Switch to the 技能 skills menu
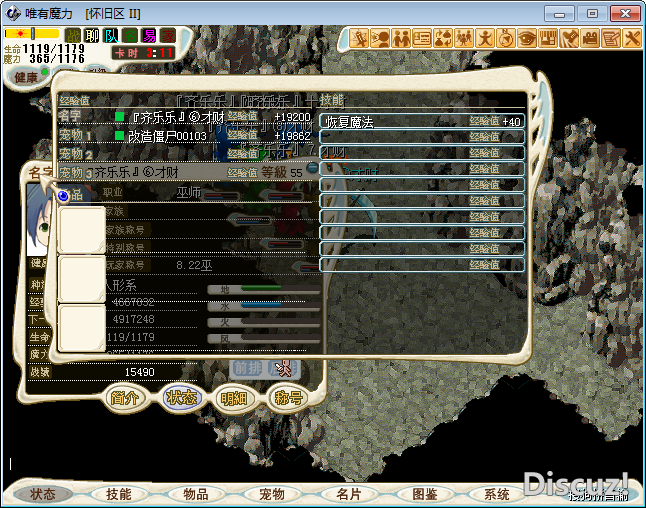Screen dimensions: 646x508 click(119, 494)
